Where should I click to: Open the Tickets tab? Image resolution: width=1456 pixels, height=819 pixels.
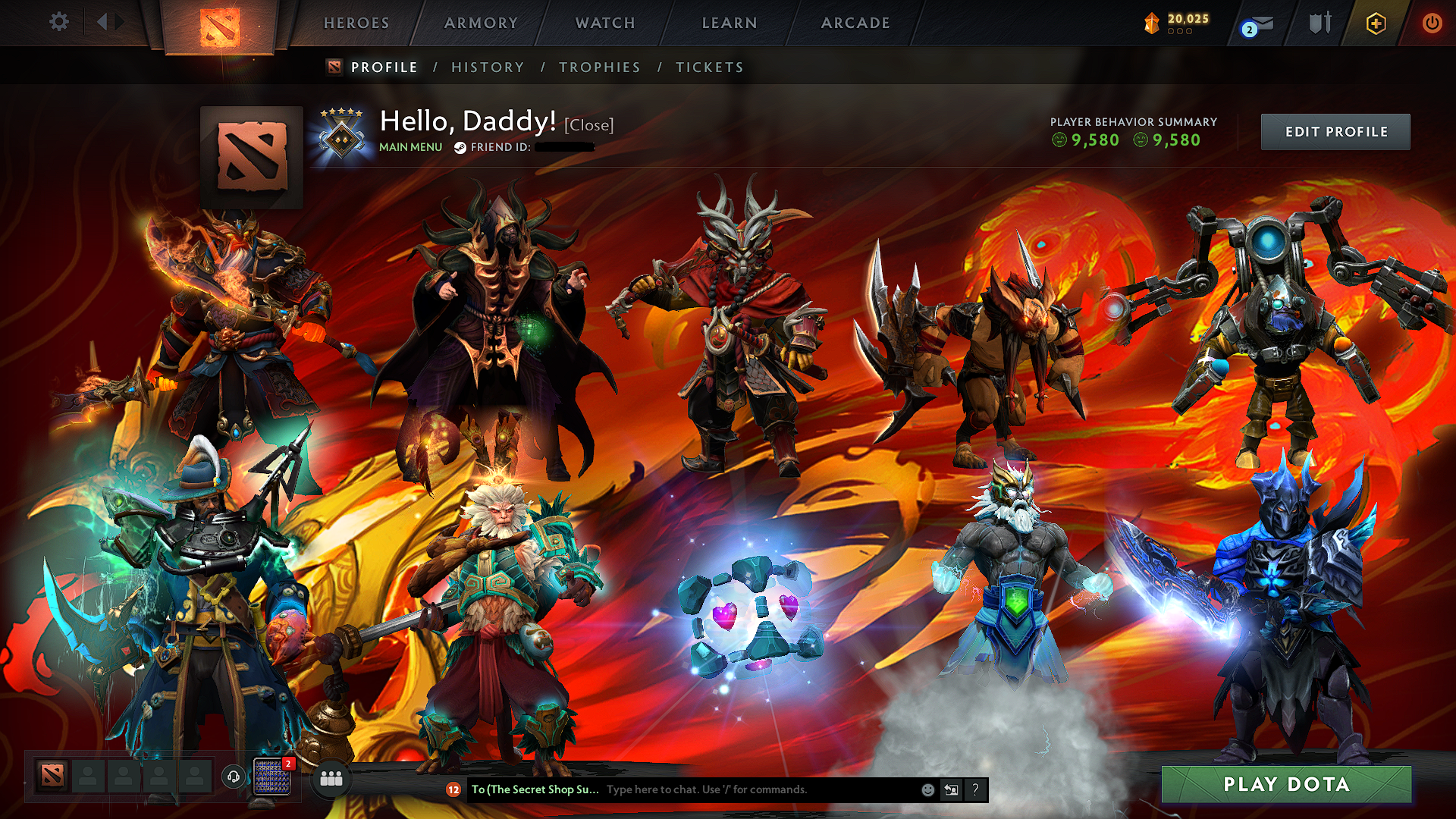point(710,67)
